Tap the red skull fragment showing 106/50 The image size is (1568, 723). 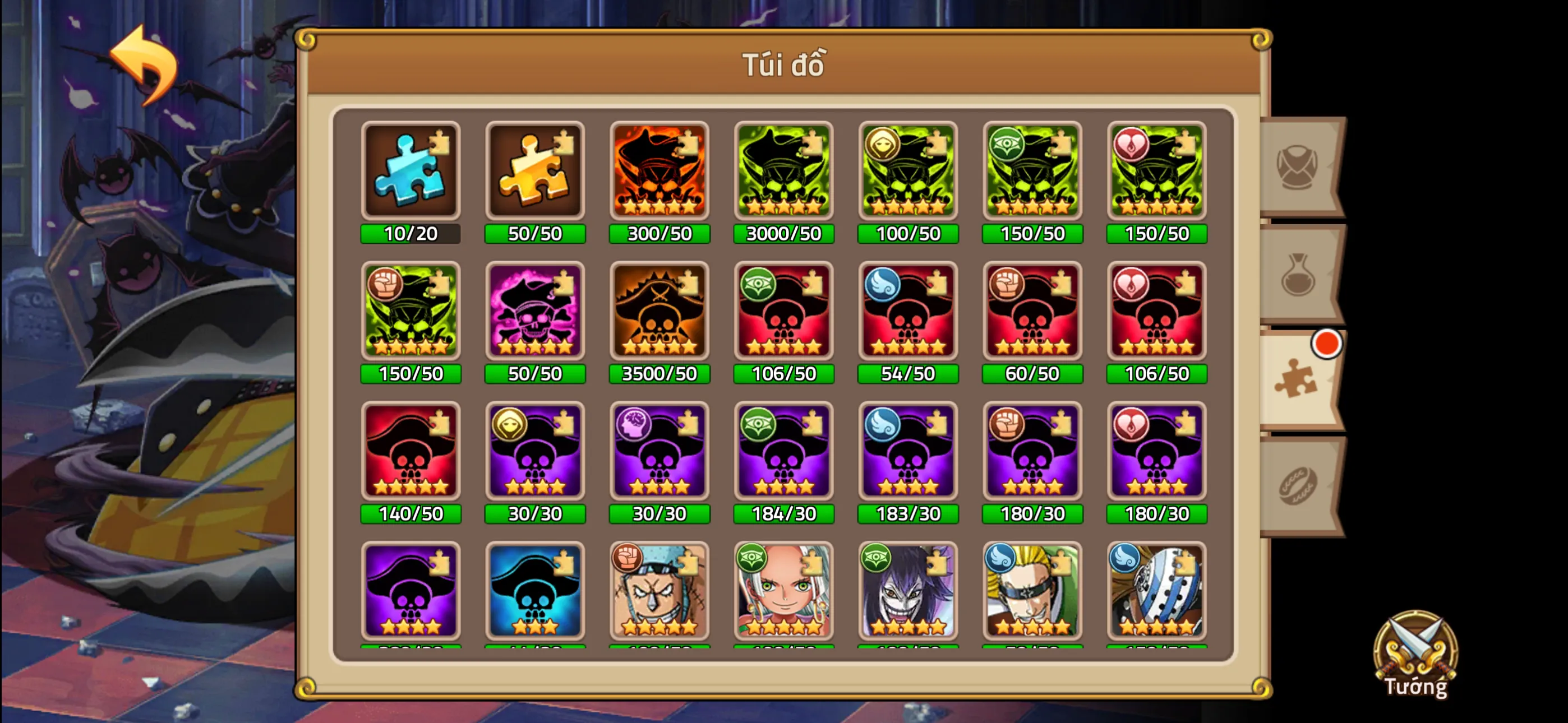[x=784, y=311]
